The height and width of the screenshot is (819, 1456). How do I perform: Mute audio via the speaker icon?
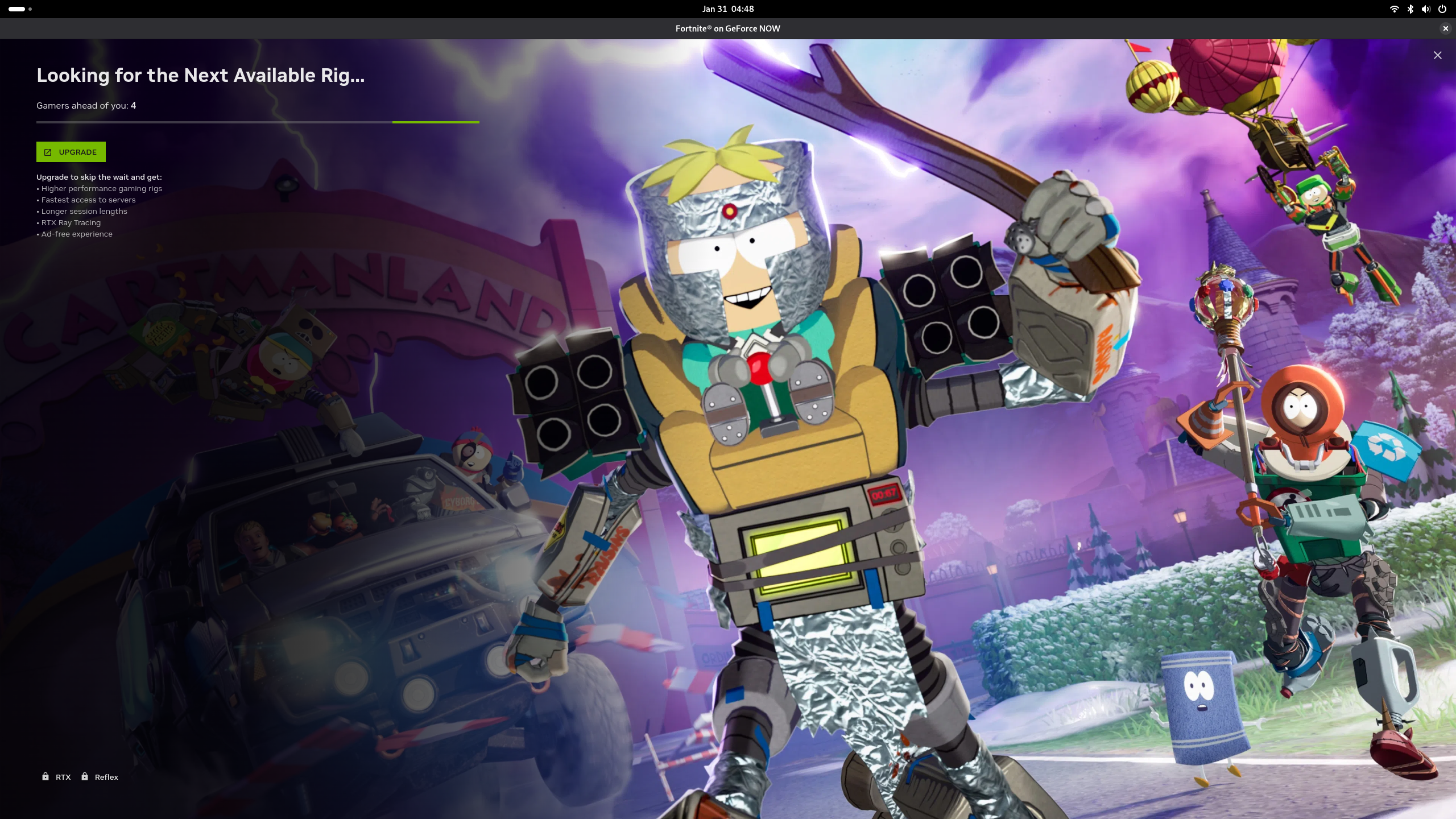click(x=1425, y=9)
